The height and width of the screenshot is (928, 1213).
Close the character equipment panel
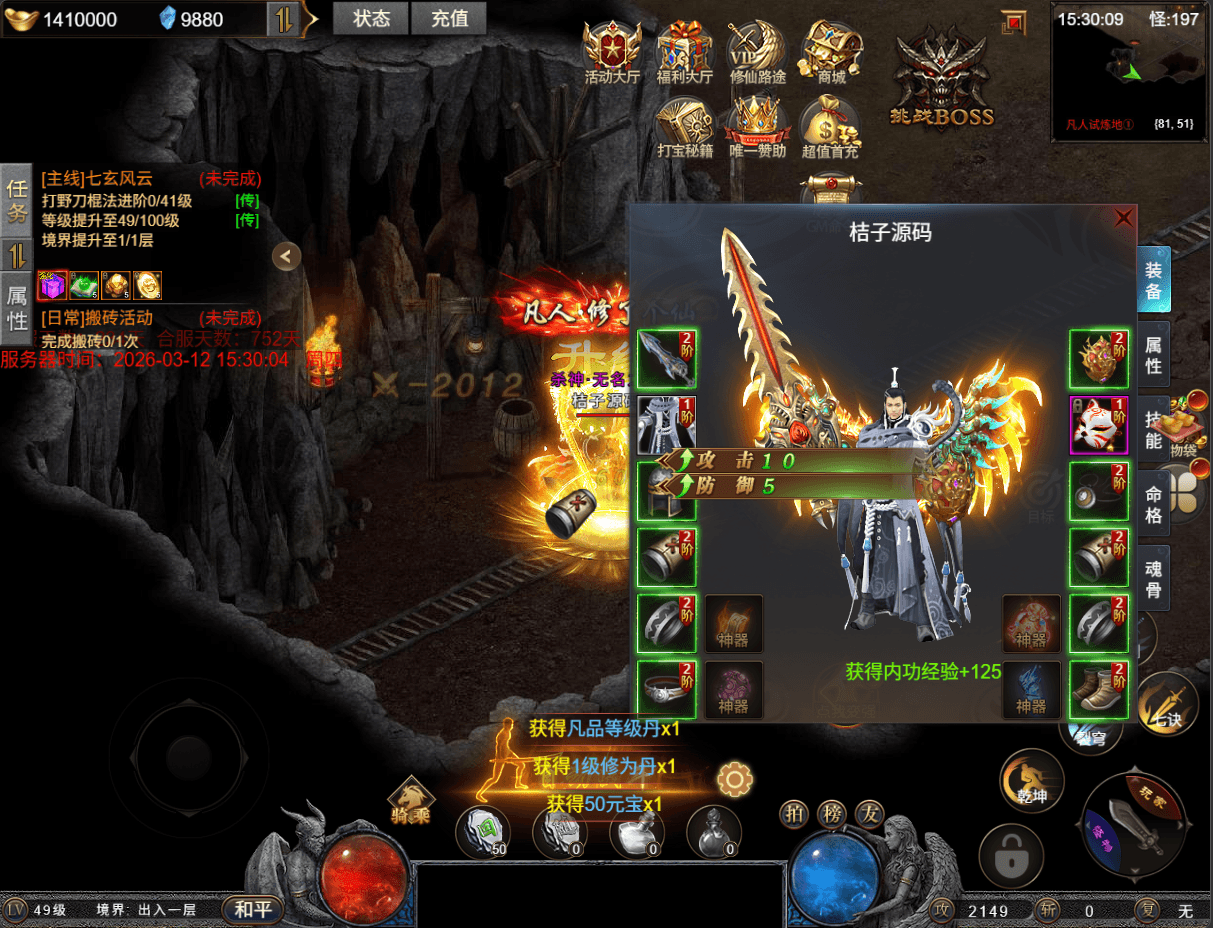(x=1124, y=217)
